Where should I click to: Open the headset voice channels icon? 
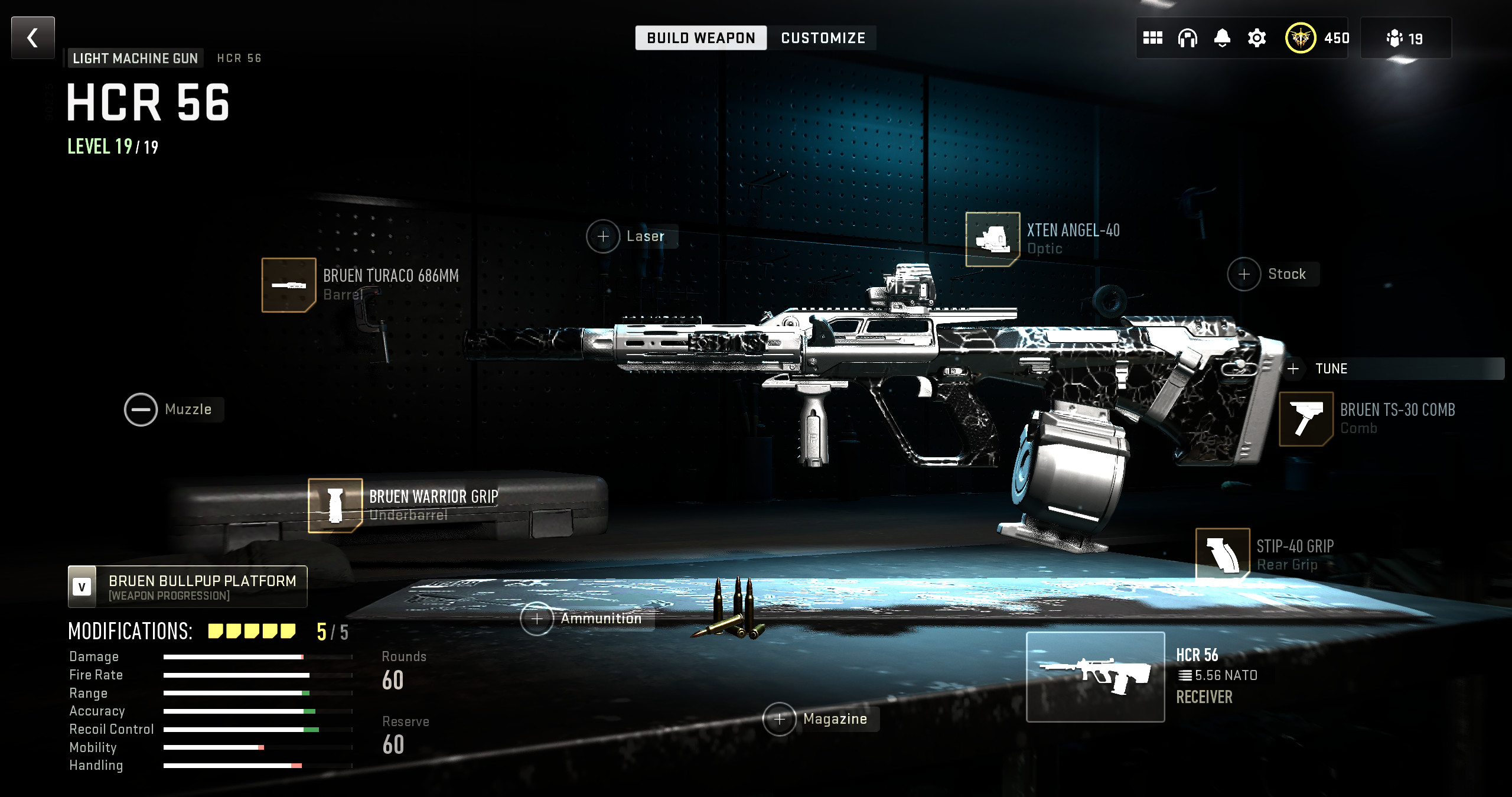point(1187,38)
